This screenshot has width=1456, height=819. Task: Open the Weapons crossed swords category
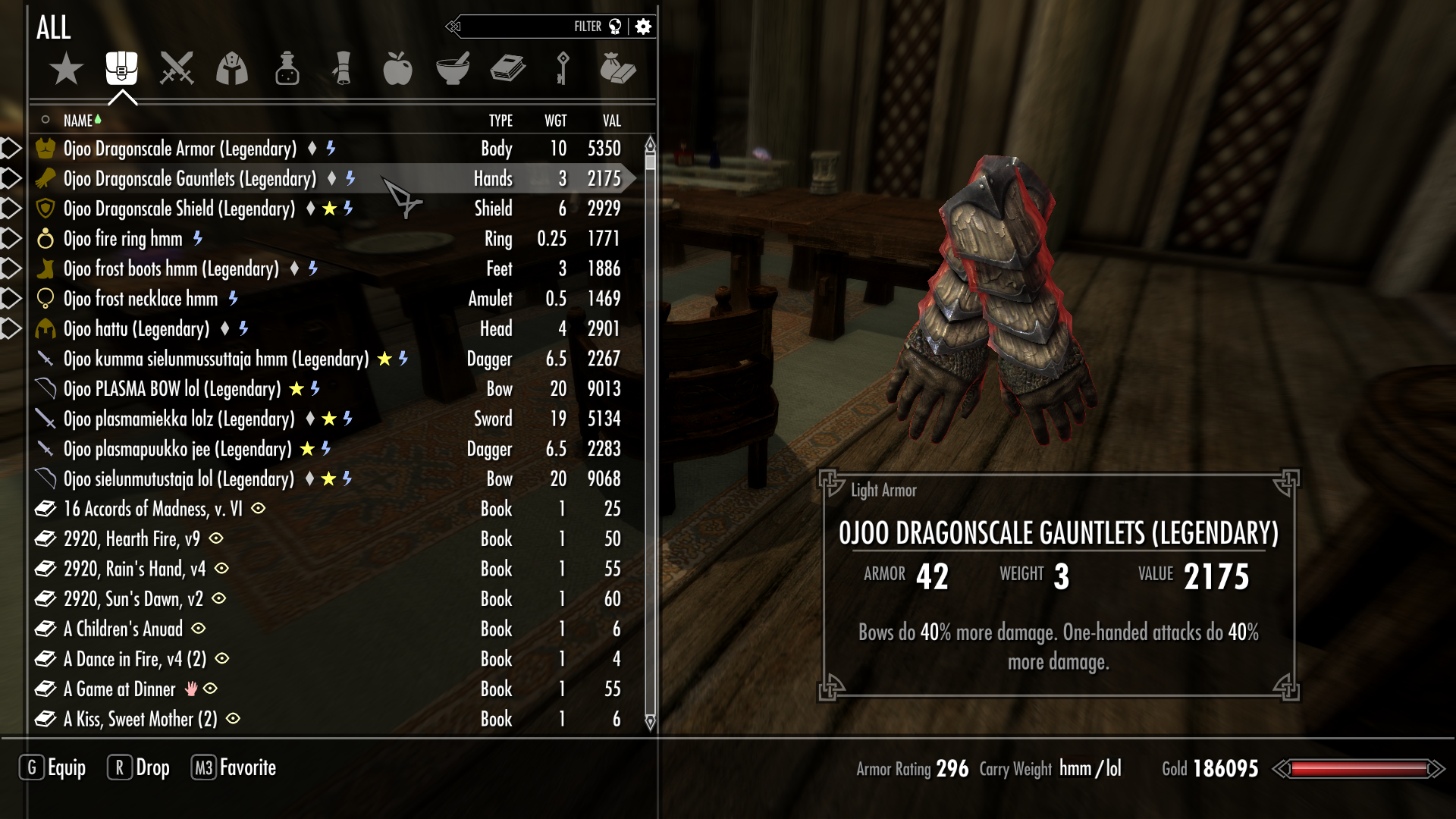177,69
